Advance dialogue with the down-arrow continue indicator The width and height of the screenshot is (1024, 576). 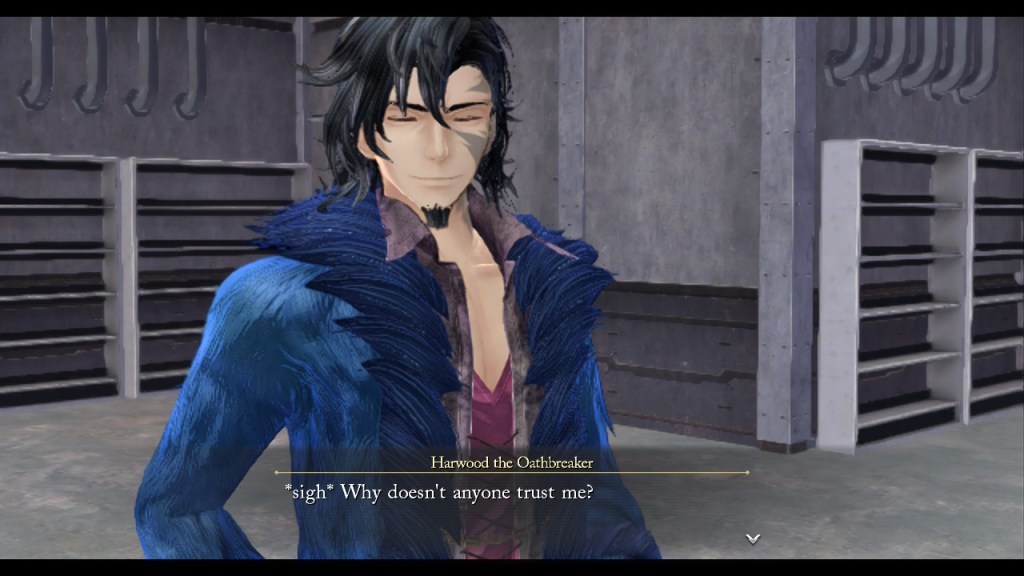coord(752,538)
